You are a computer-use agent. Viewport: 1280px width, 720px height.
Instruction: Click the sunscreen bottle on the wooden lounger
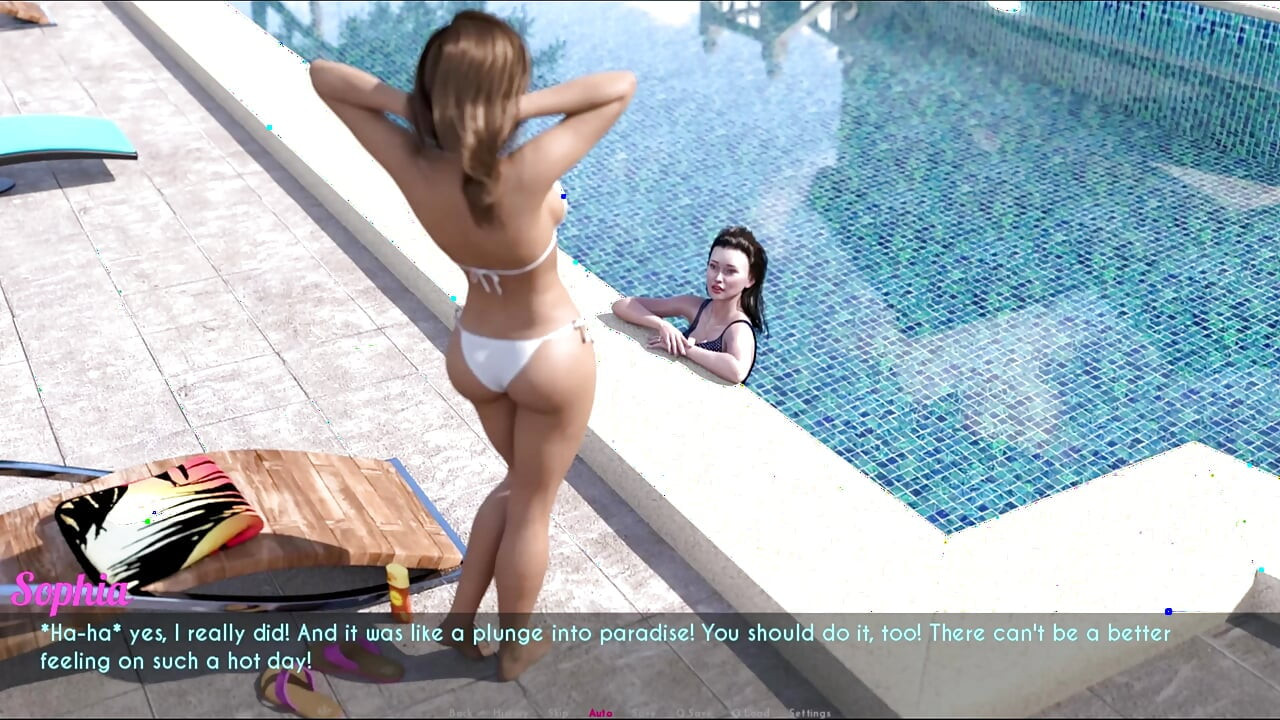click(x=398, y=590)
